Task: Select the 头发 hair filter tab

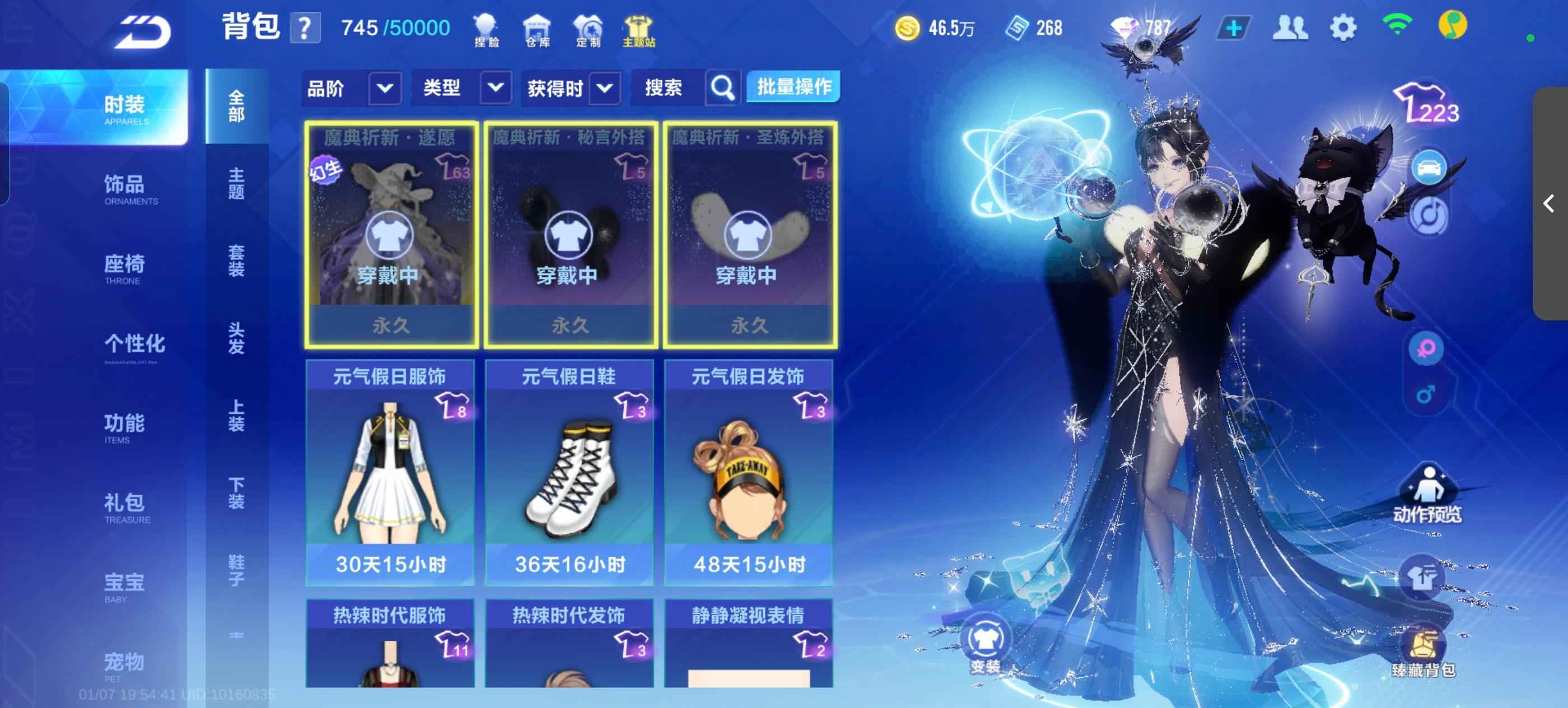Action: pyautogui.click(x=236, y=338)
